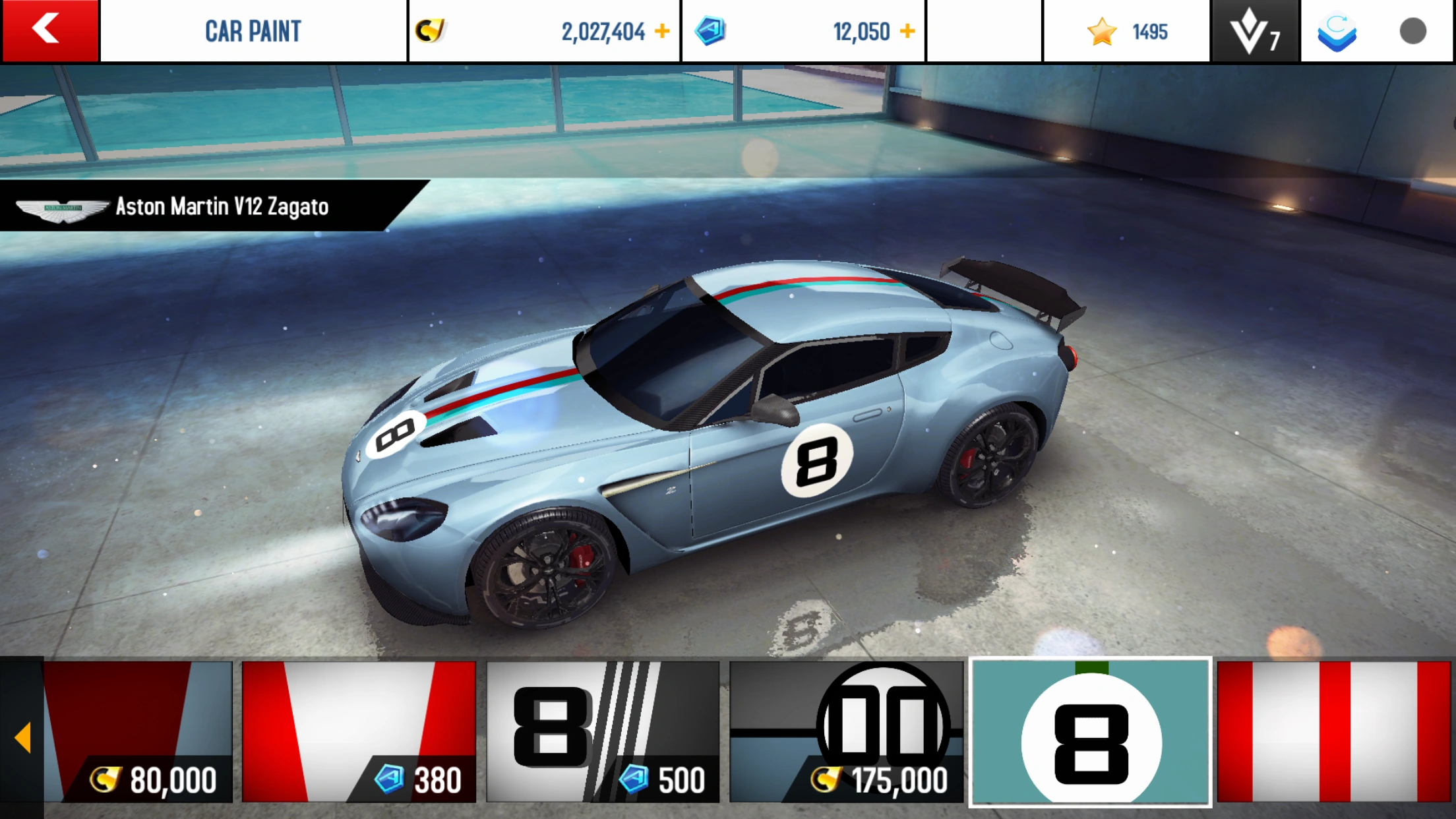Screen dimensions: 1456x819
Task: Show previous paints with the orange left arrow
Action: 22,737
